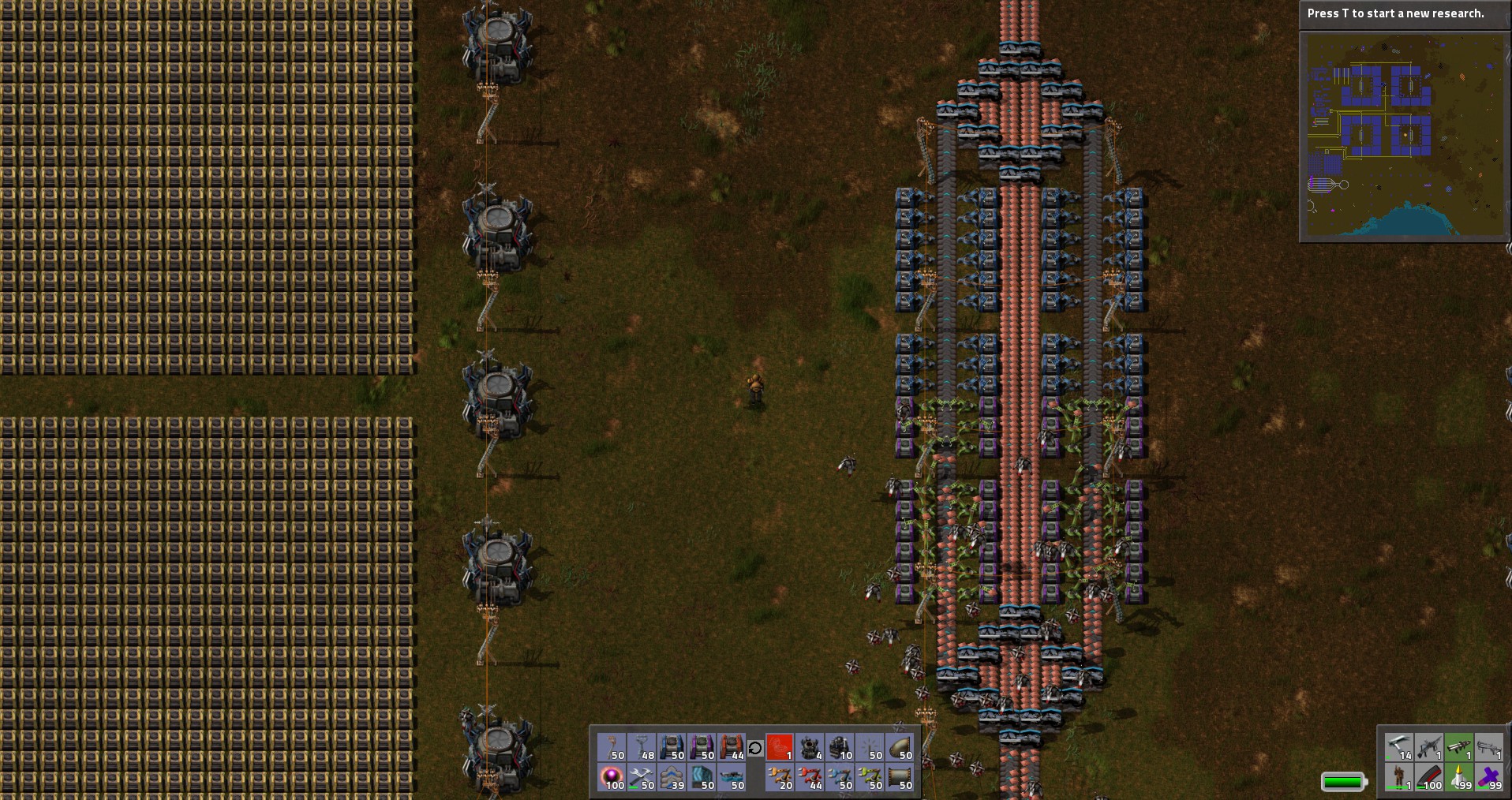
Task: Choose the repair pack wrench slot
Action: pos(642,777)
